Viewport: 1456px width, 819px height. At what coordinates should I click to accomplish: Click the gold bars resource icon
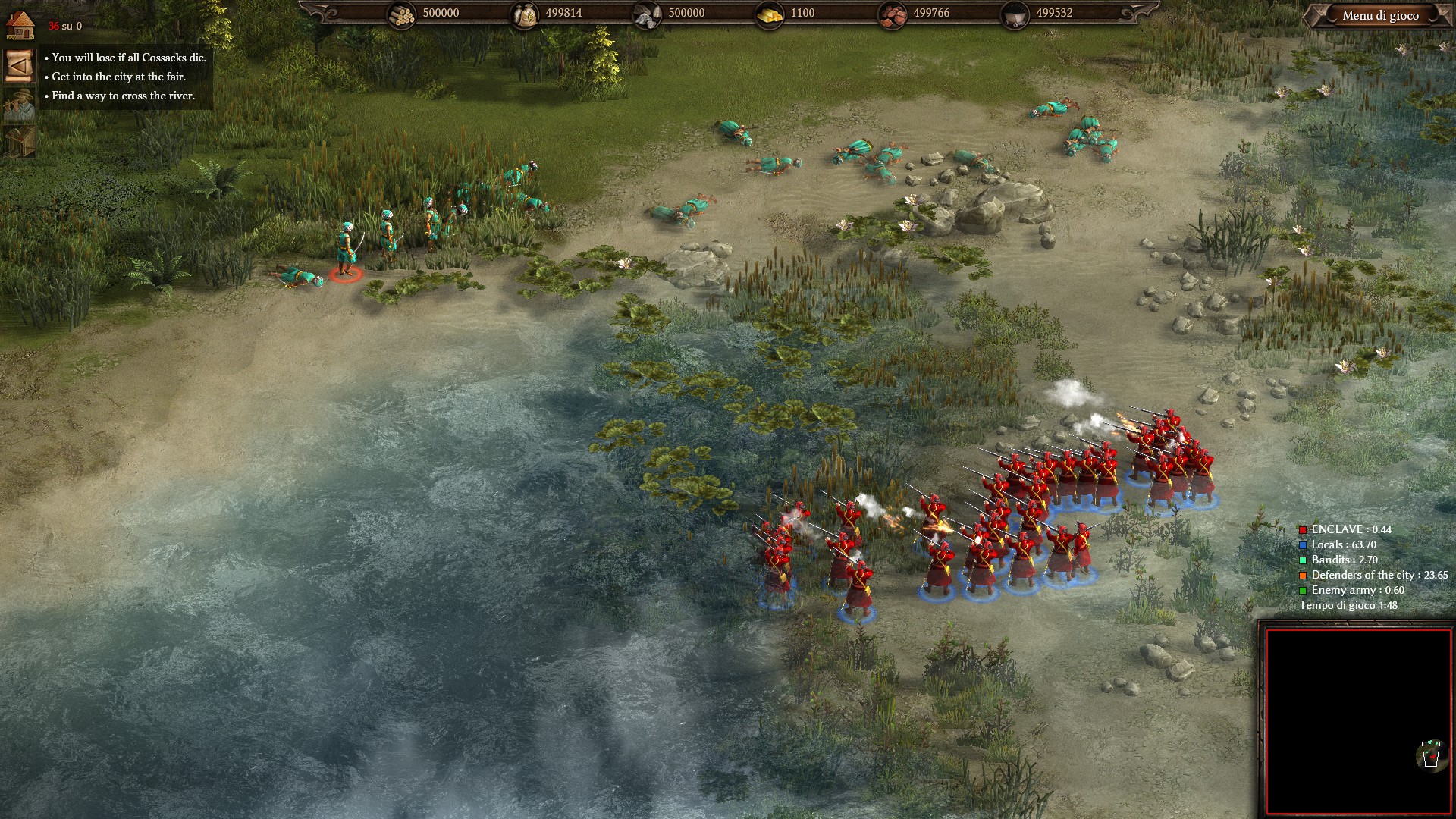coord(770,13)
